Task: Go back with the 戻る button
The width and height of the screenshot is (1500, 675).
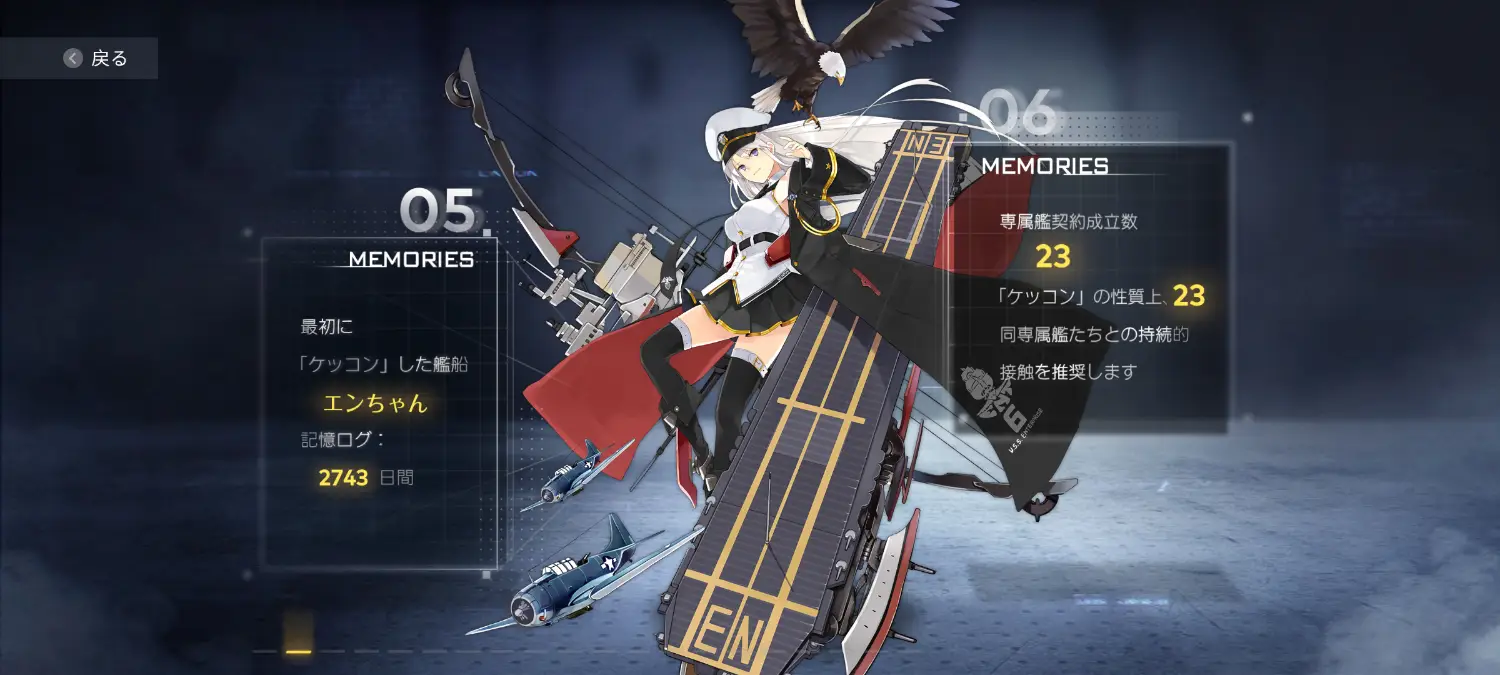Action: coord(96,58)
